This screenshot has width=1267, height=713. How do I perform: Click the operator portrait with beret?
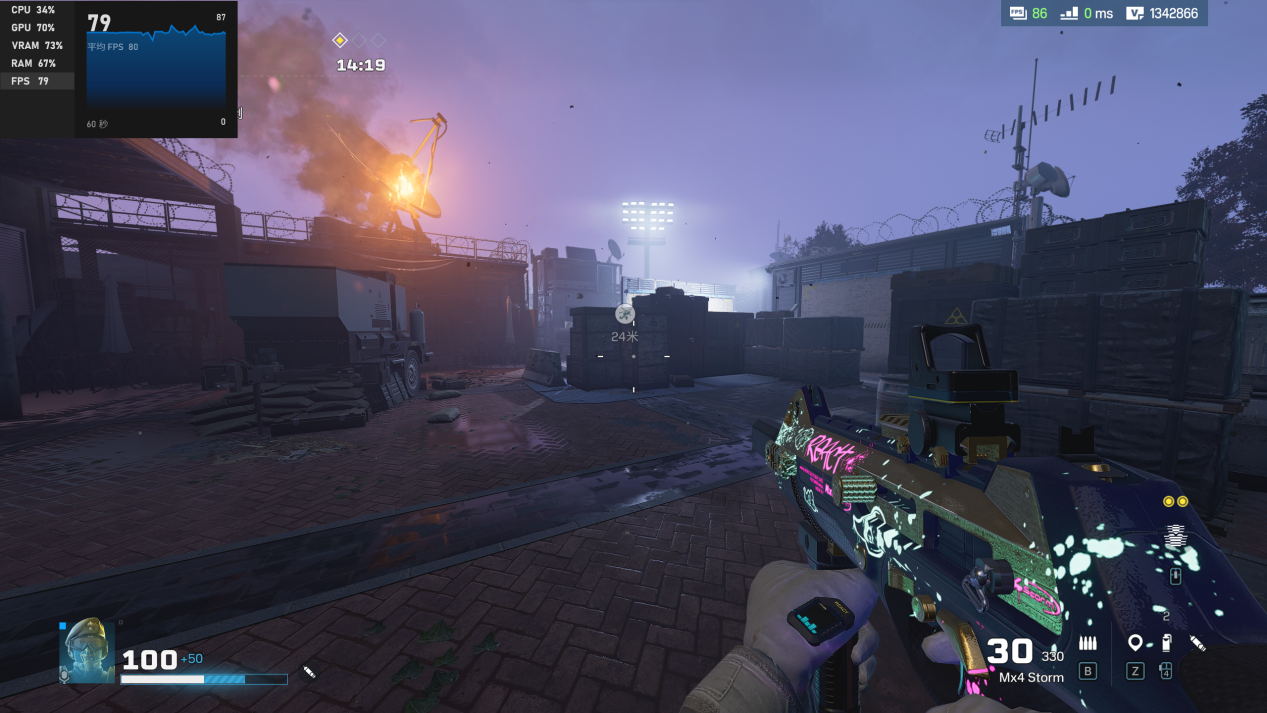pos(88,650)
